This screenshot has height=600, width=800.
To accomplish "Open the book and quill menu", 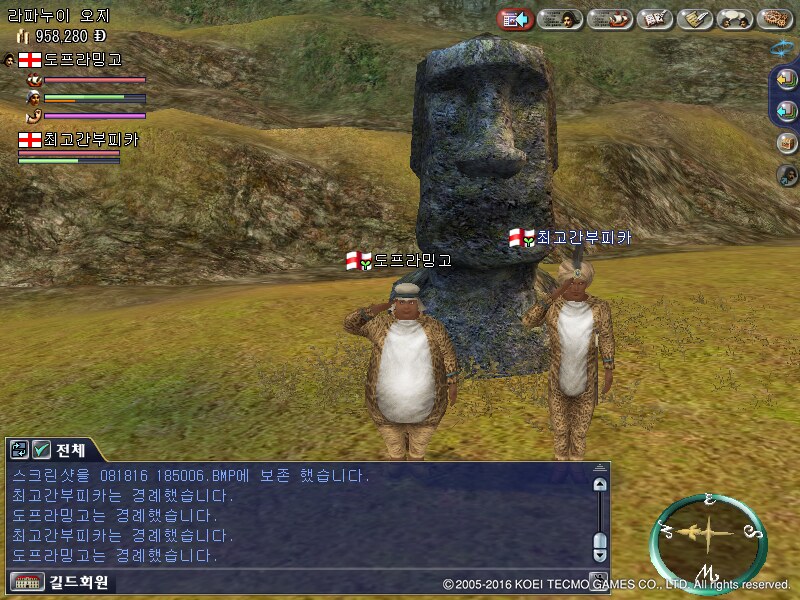I will (x=654, y=19).
